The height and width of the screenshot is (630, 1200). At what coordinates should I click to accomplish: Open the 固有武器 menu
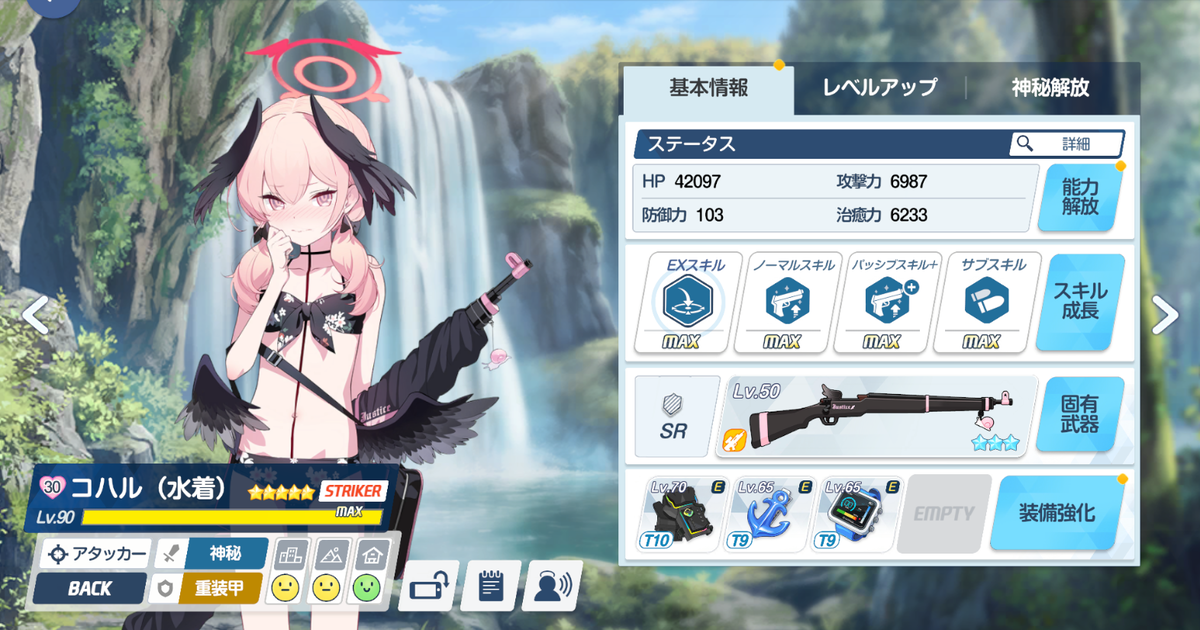[1081, 414]
